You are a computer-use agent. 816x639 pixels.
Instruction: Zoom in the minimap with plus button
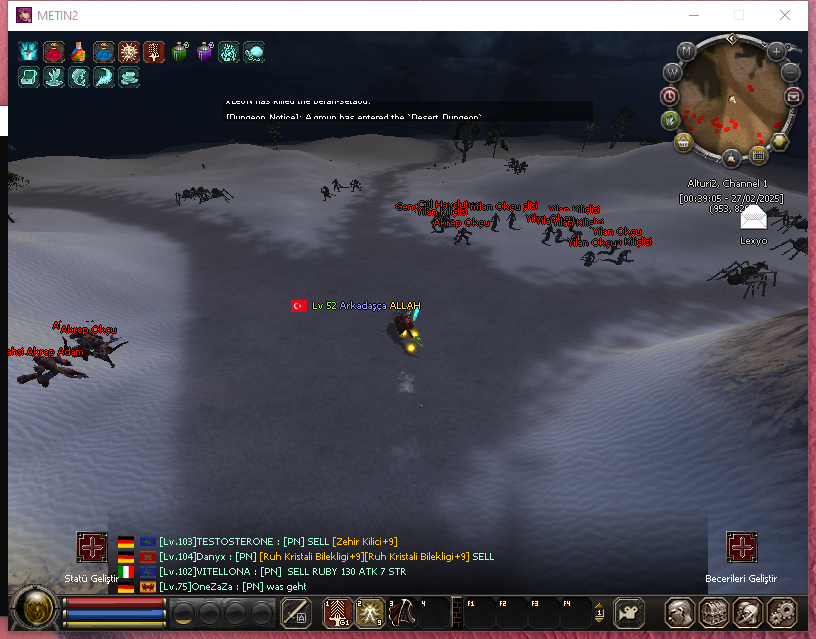click(776, 50)
